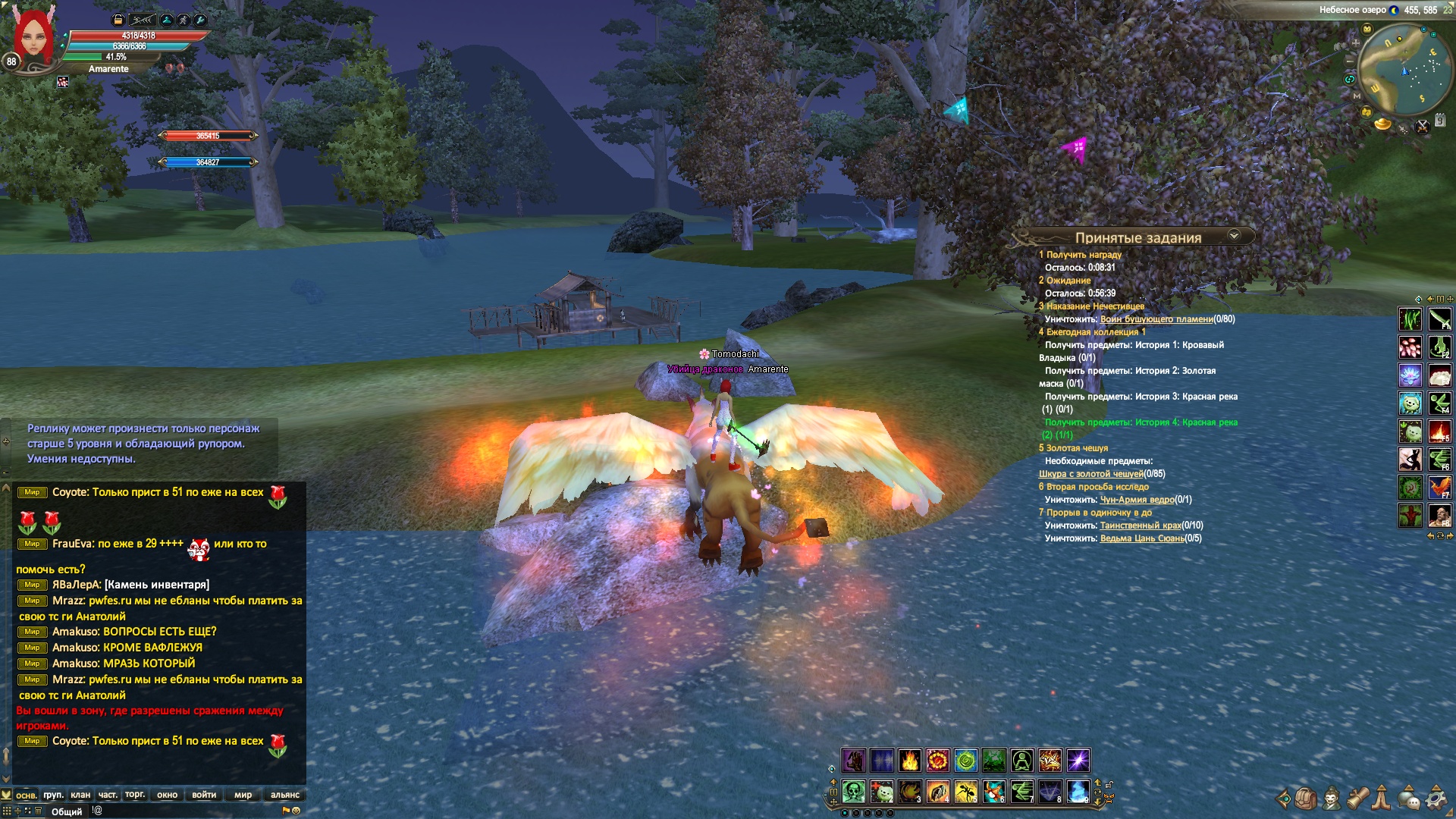Open the торг. trade chat tab
The height and width of the screenshot is (819, 1456).
tap(135, 795)
